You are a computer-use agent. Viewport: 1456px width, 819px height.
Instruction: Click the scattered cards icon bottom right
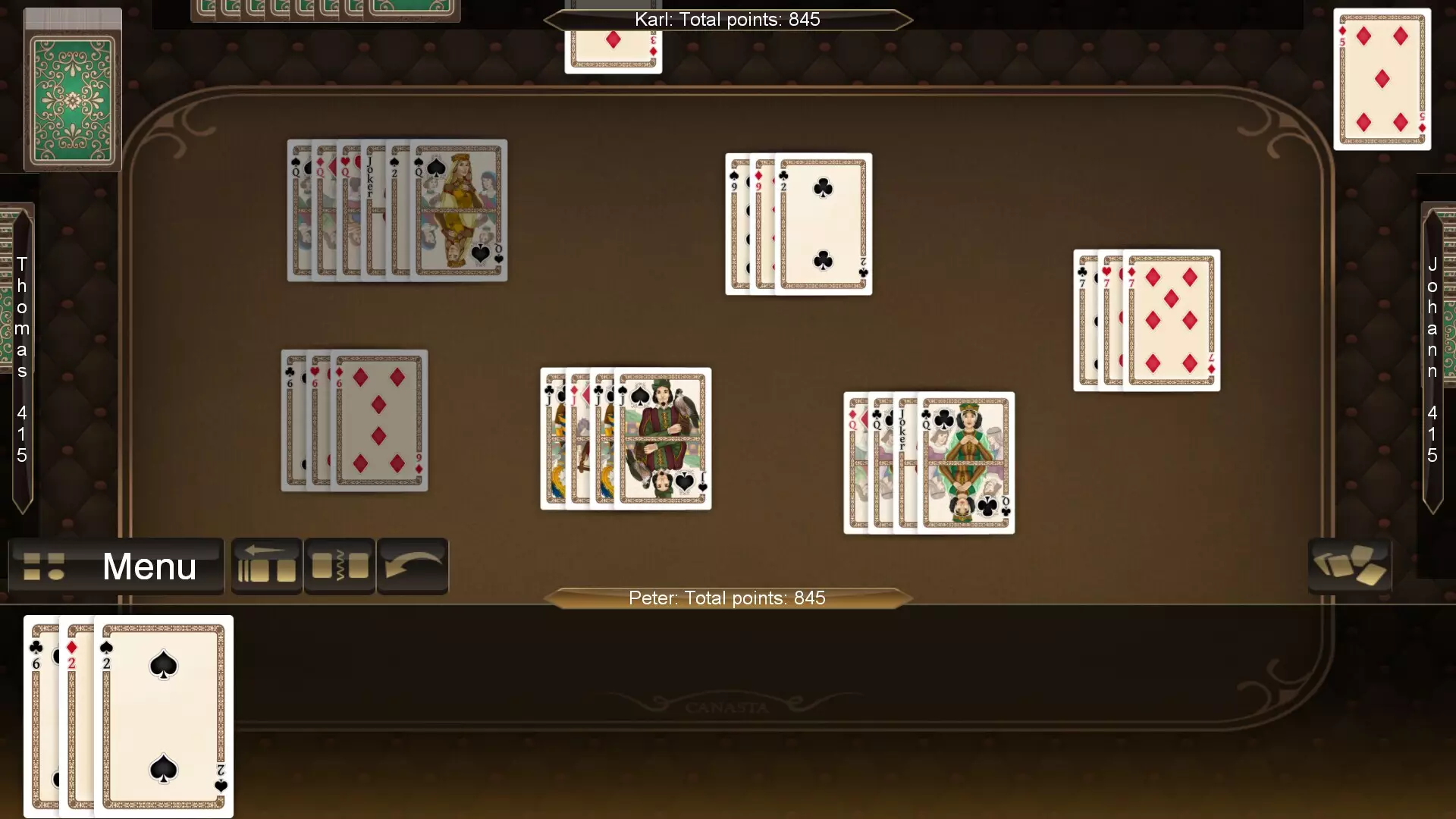(1350, 563)
